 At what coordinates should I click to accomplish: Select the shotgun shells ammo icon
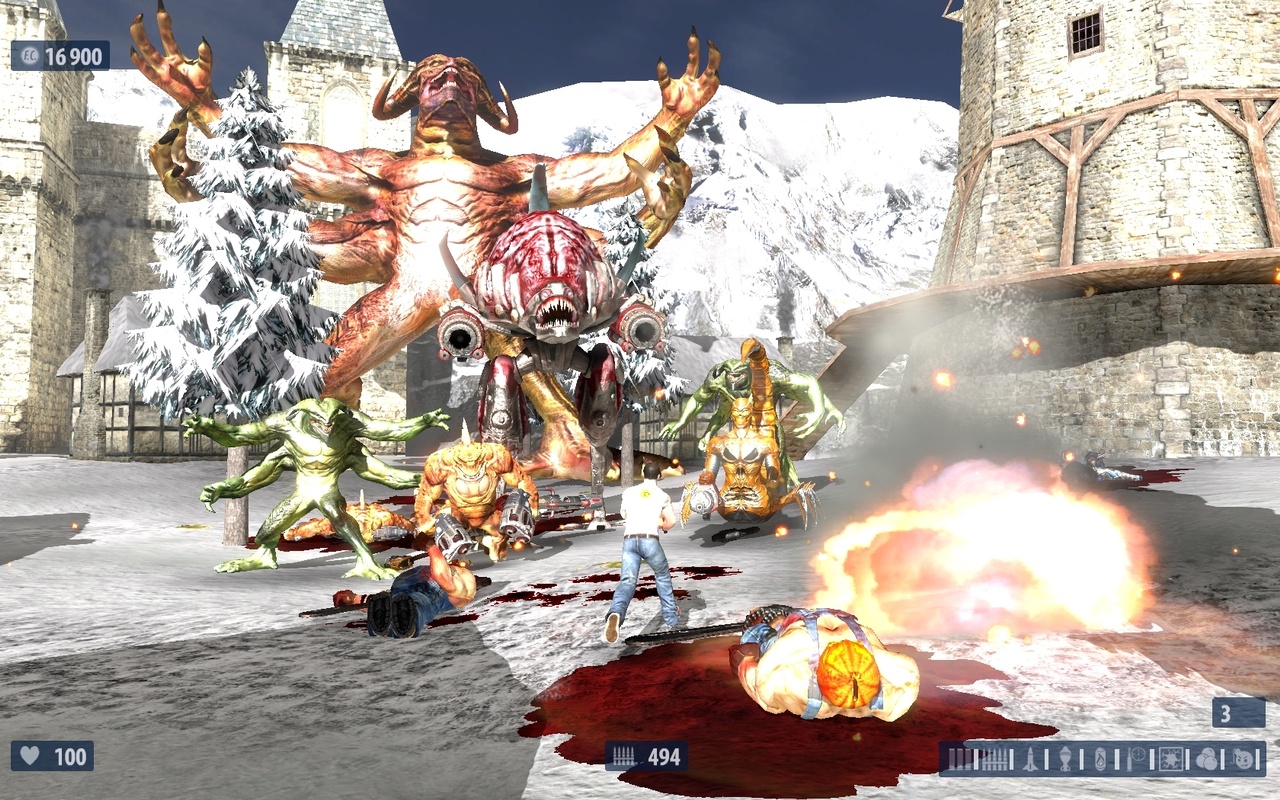pos(960,761)
